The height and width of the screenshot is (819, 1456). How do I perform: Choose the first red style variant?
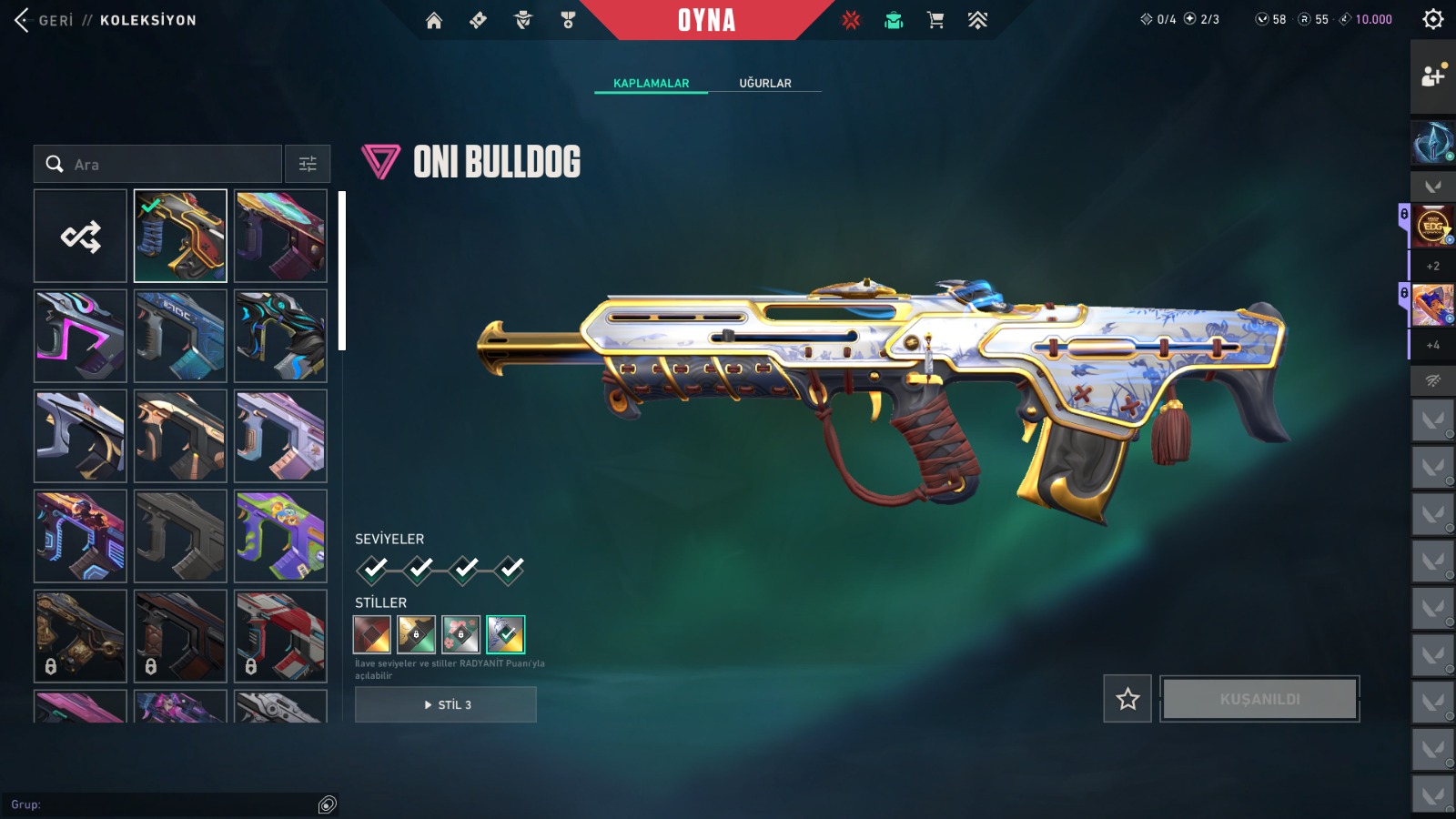(372, 634)
